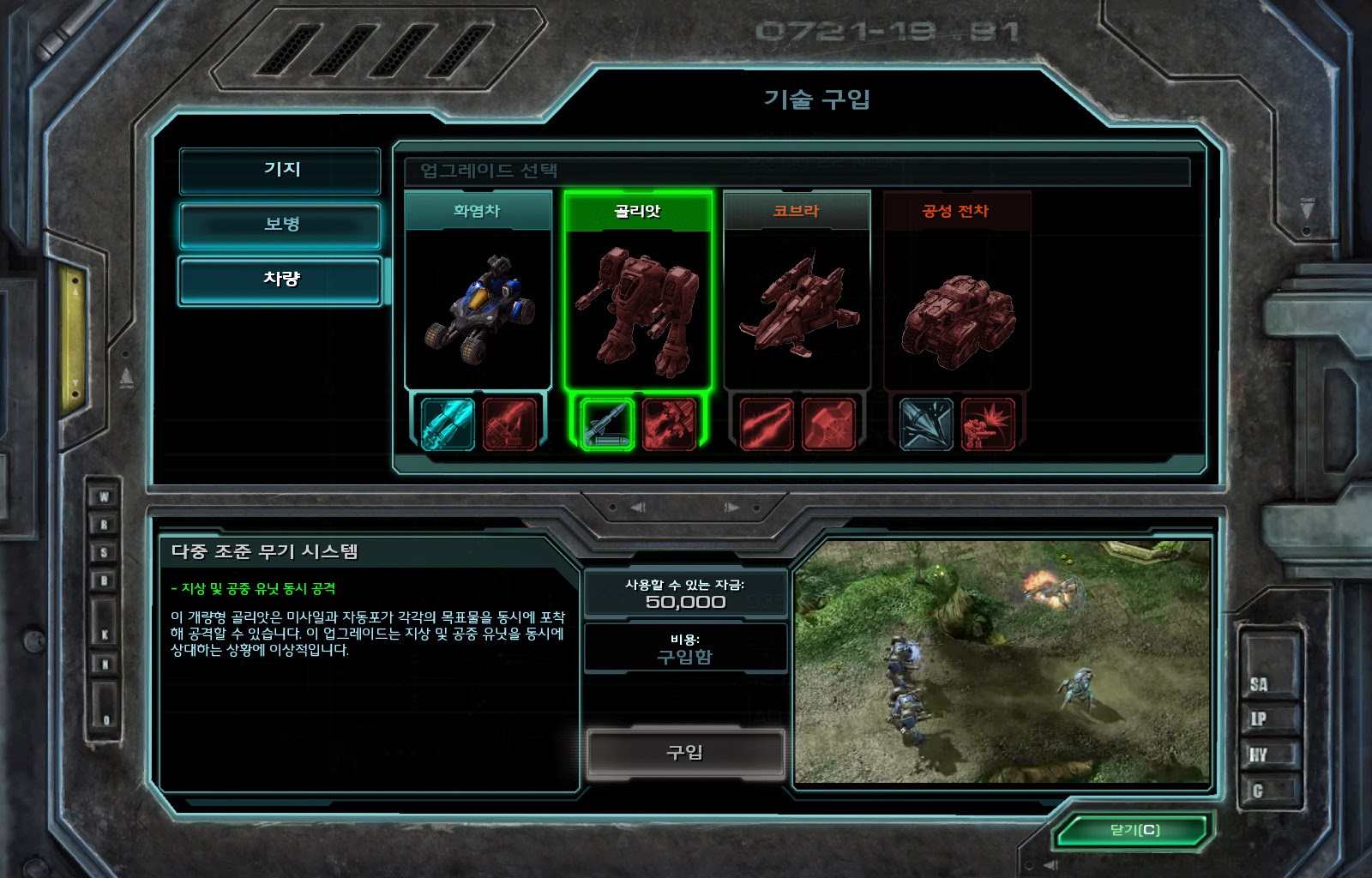The height and width of the screenshot is (878, 1372).
Task: Pick the 코브라 unit card
Action: click(797, 292)
